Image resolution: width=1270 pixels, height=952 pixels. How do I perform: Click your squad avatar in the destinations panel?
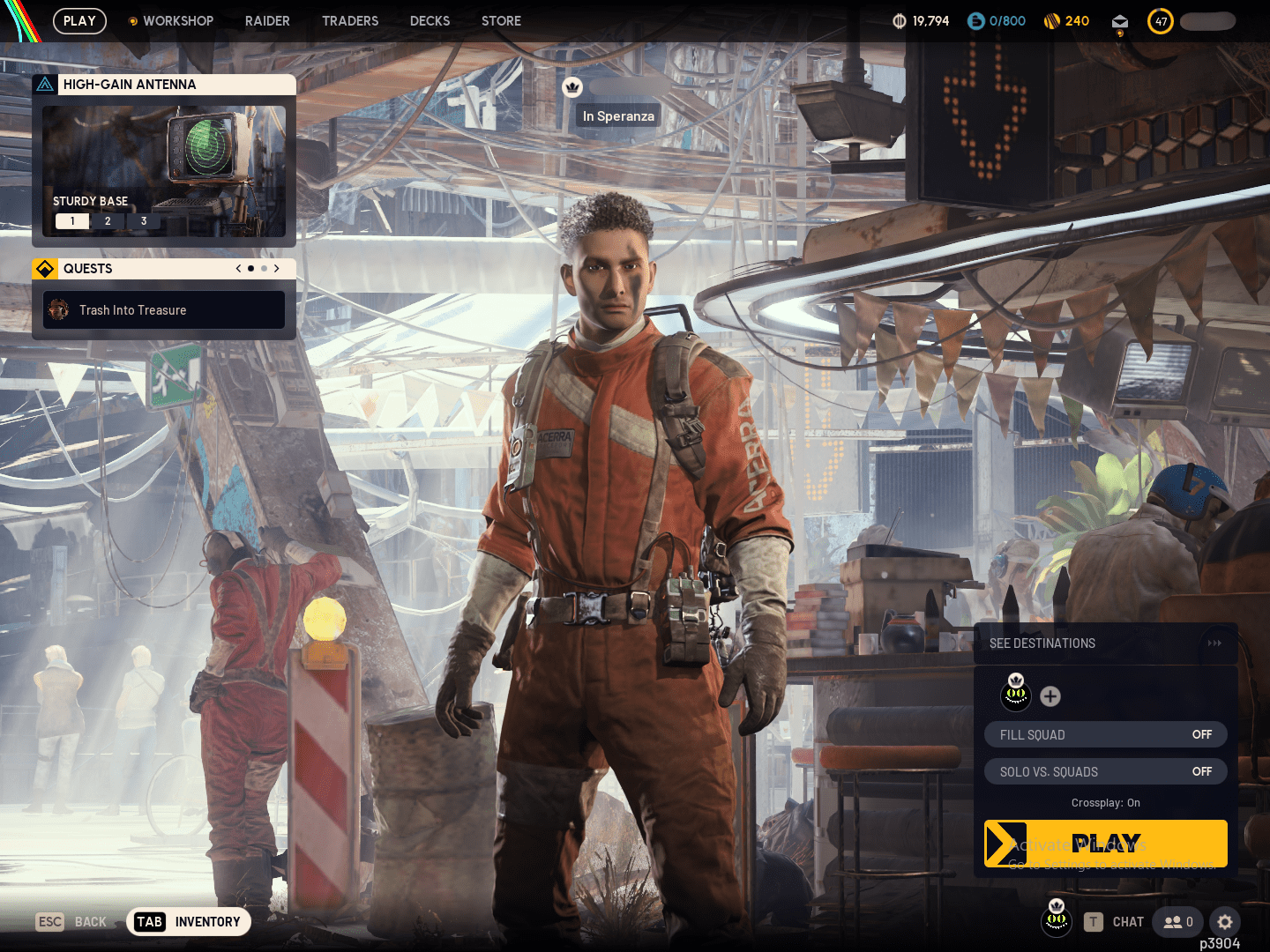coord(1016,695)
